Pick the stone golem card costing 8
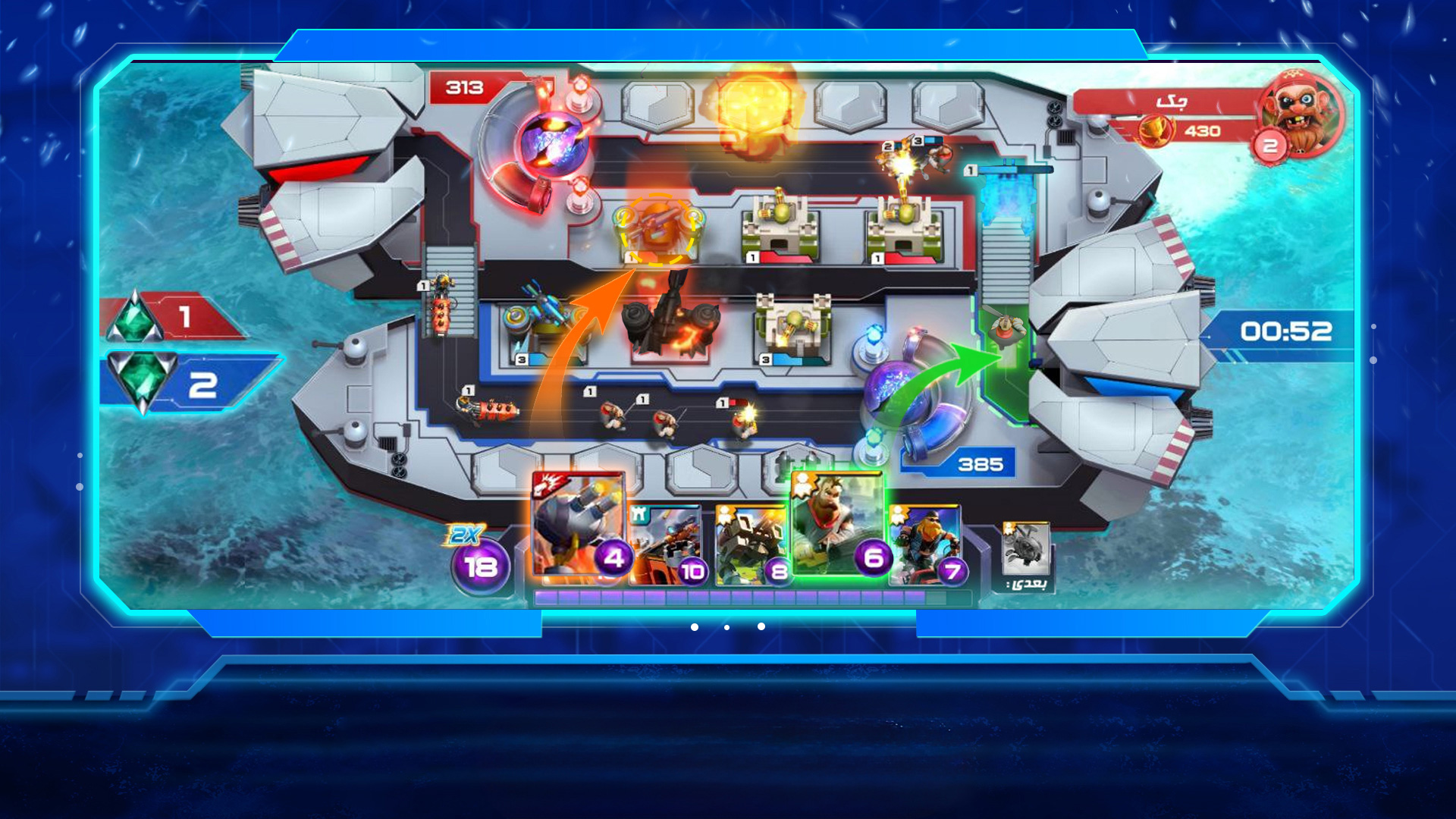Viewport: 1456px width, 819px height. click(752, 546)
